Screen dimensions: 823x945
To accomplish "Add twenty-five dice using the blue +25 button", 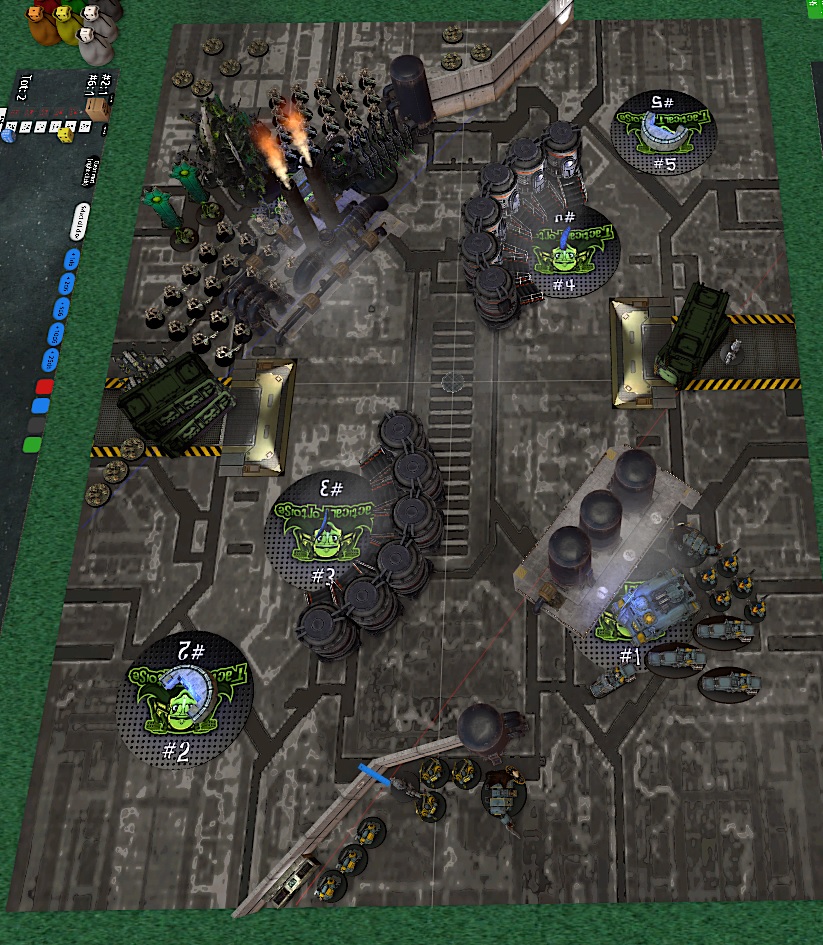I will coord(51,360).
